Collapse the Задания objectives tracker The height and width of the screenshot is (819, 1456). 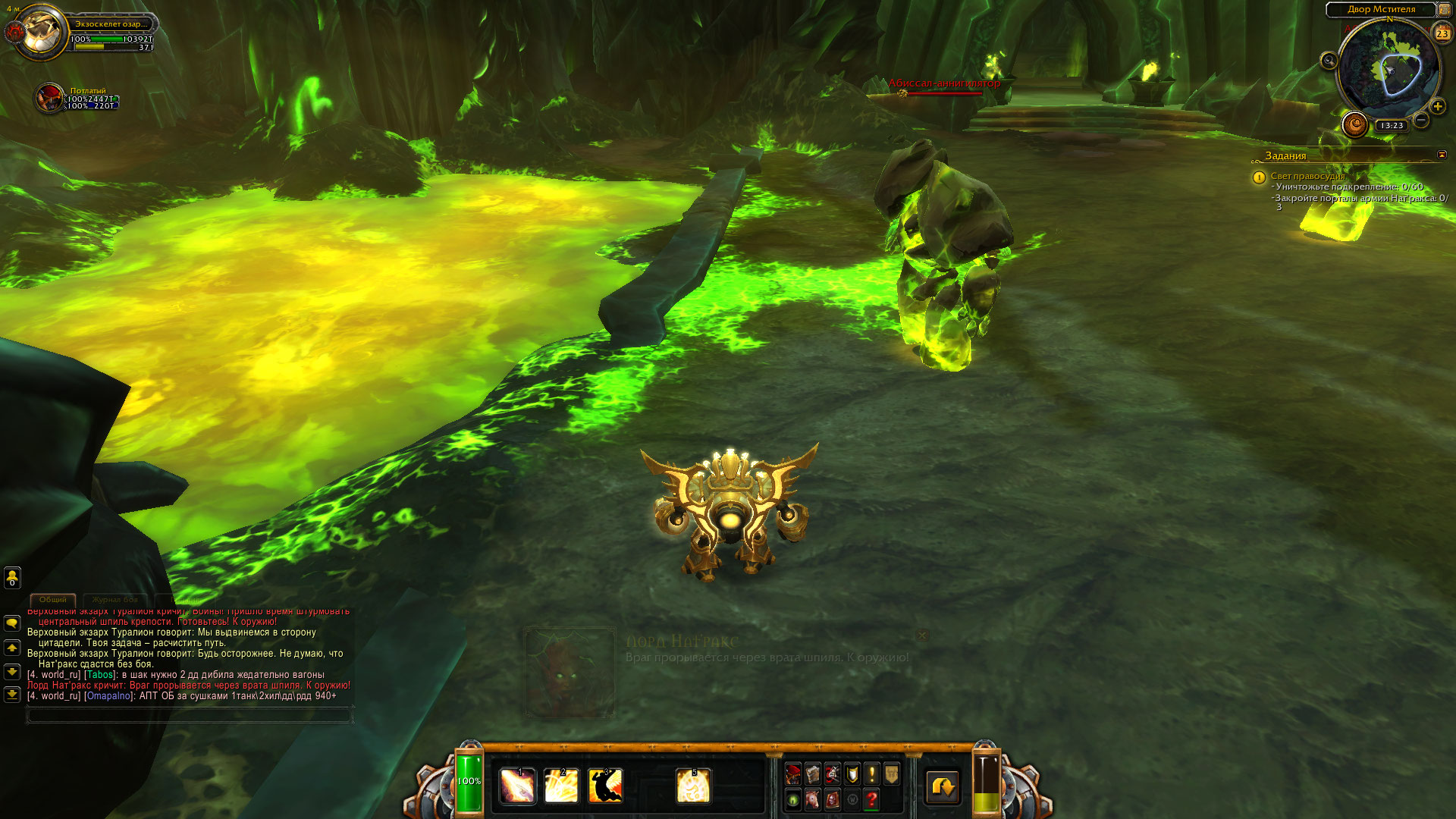1442,155
